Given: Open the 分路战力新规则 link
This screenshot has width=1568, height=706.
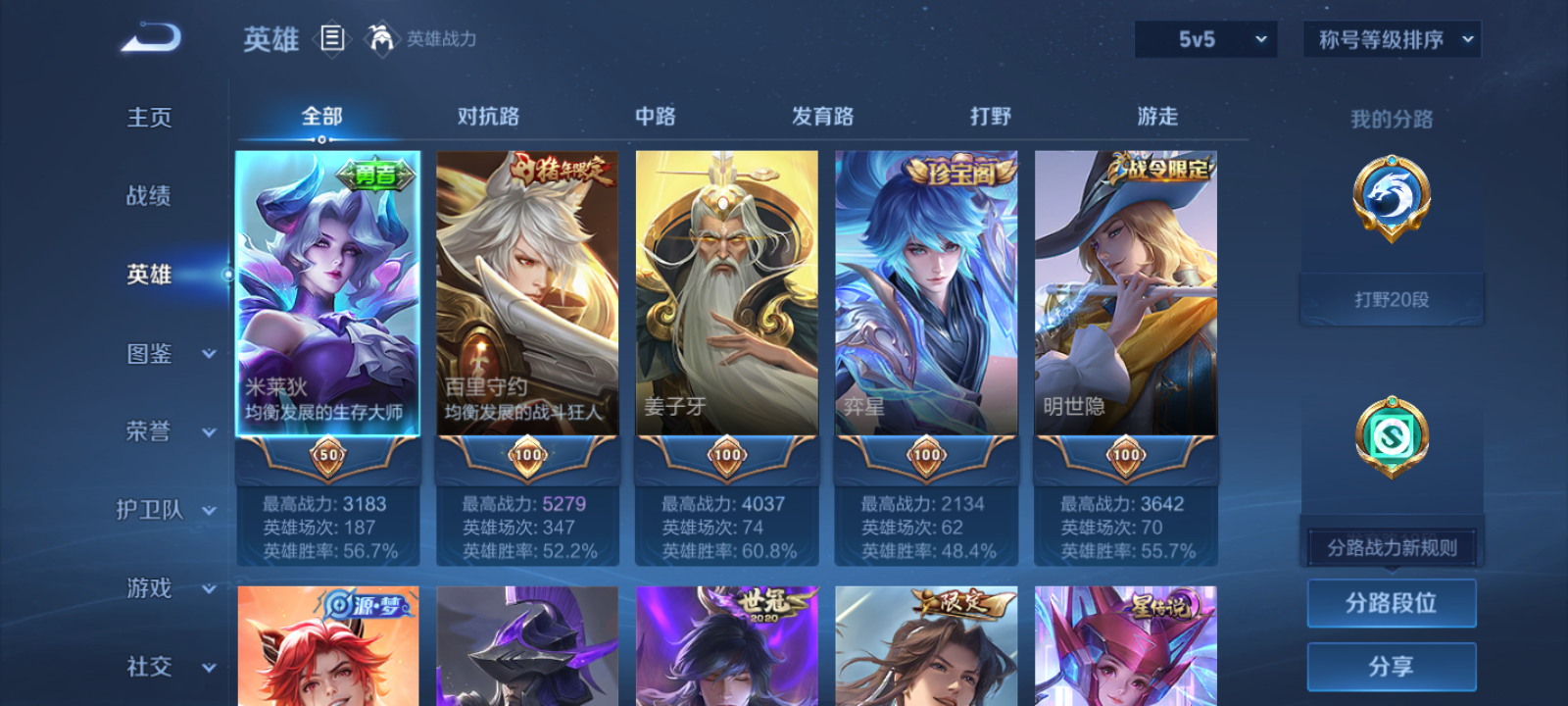Looking at the screenshot, I should point(1390,546).
